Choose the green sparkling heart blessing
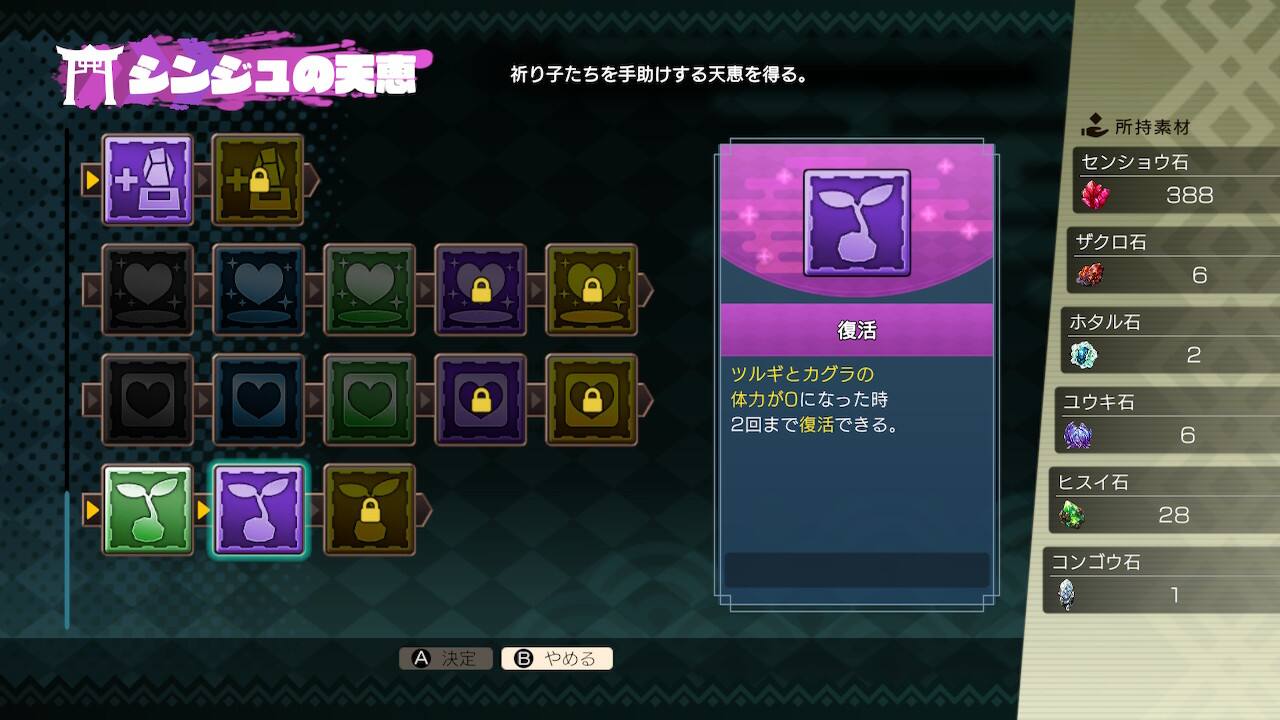 click(x=369, y=290)
